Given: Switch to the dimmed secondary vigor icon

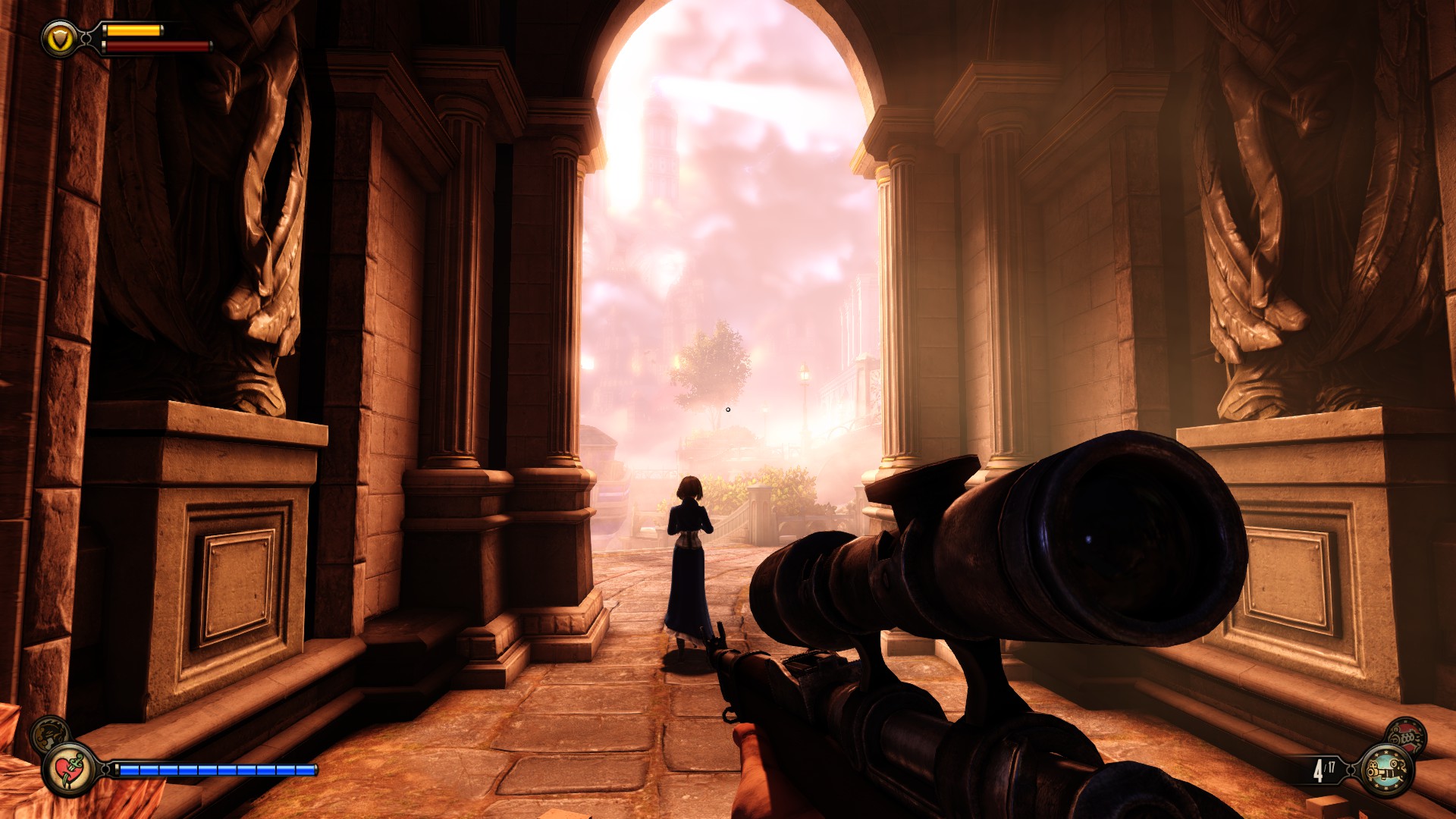Looking at the screenshot, I should point(49,733).
